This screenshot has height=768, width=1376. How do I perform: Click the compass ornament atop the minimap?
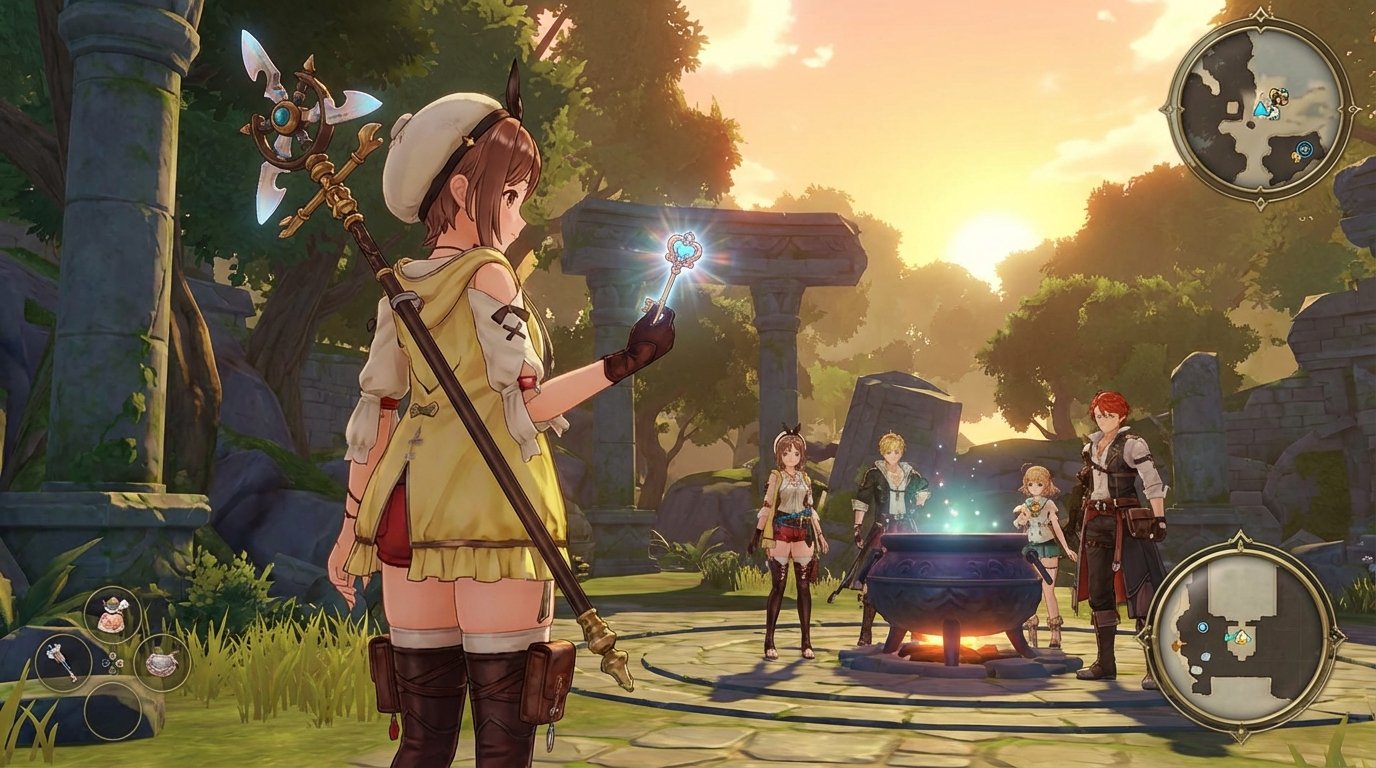click(1260, 15)
